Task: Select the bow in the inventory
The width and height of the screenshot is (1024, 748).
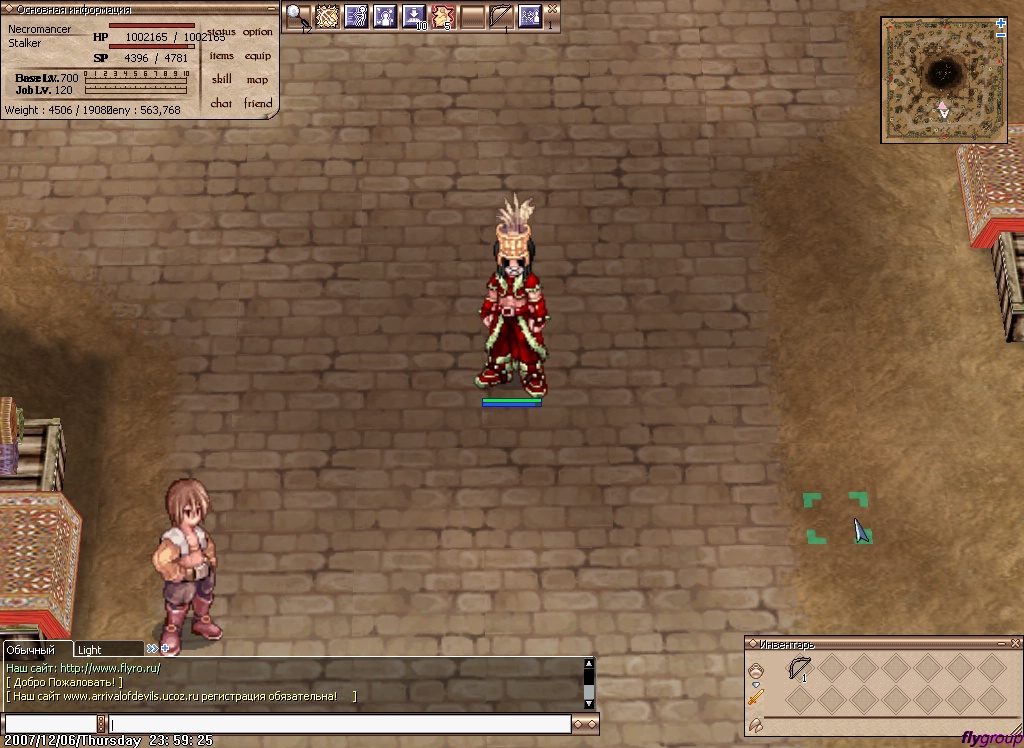Action: [x=800, y=667]
